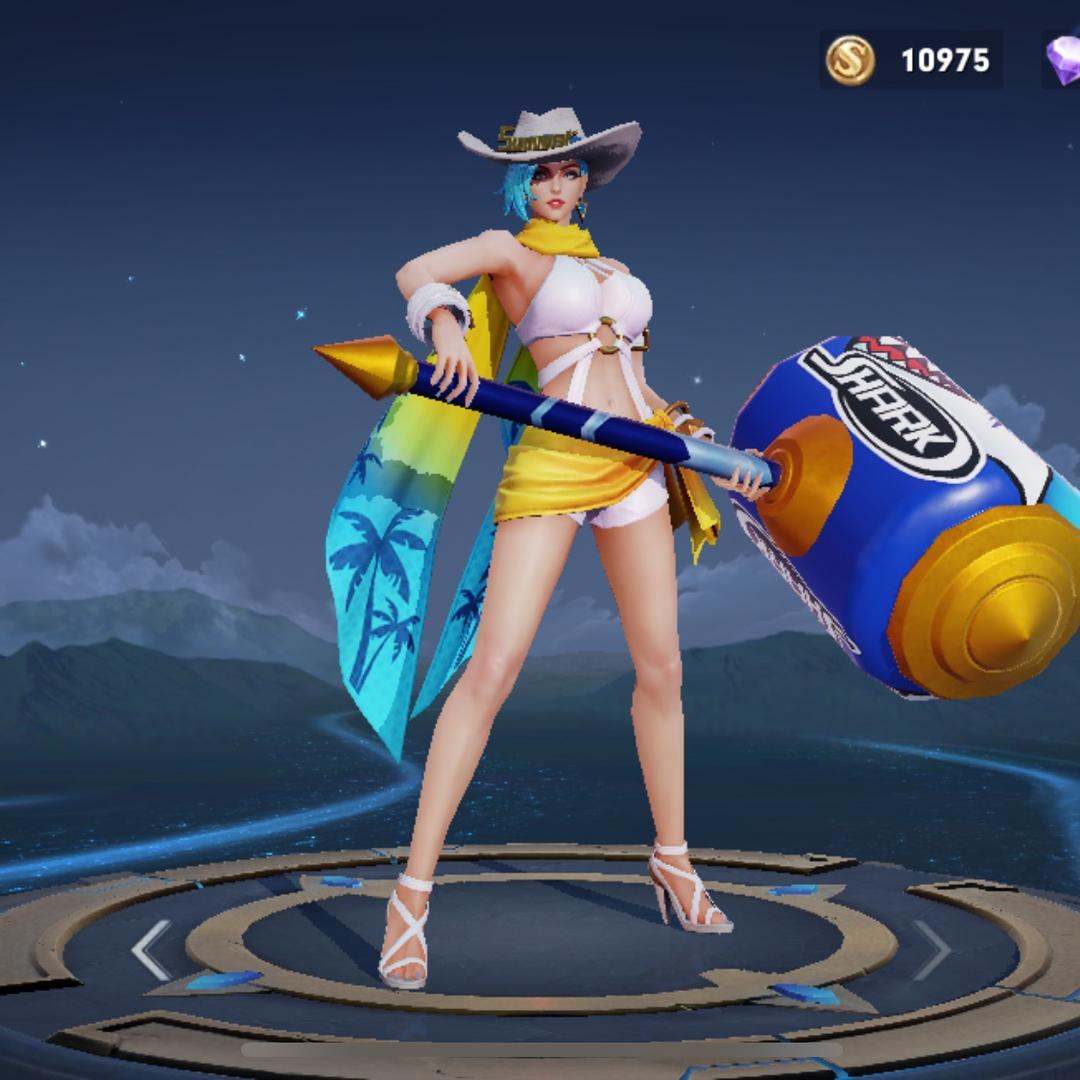Show the previous skin with left arrow
The image size is (1080, 1080).
click(x=152, y=950)
